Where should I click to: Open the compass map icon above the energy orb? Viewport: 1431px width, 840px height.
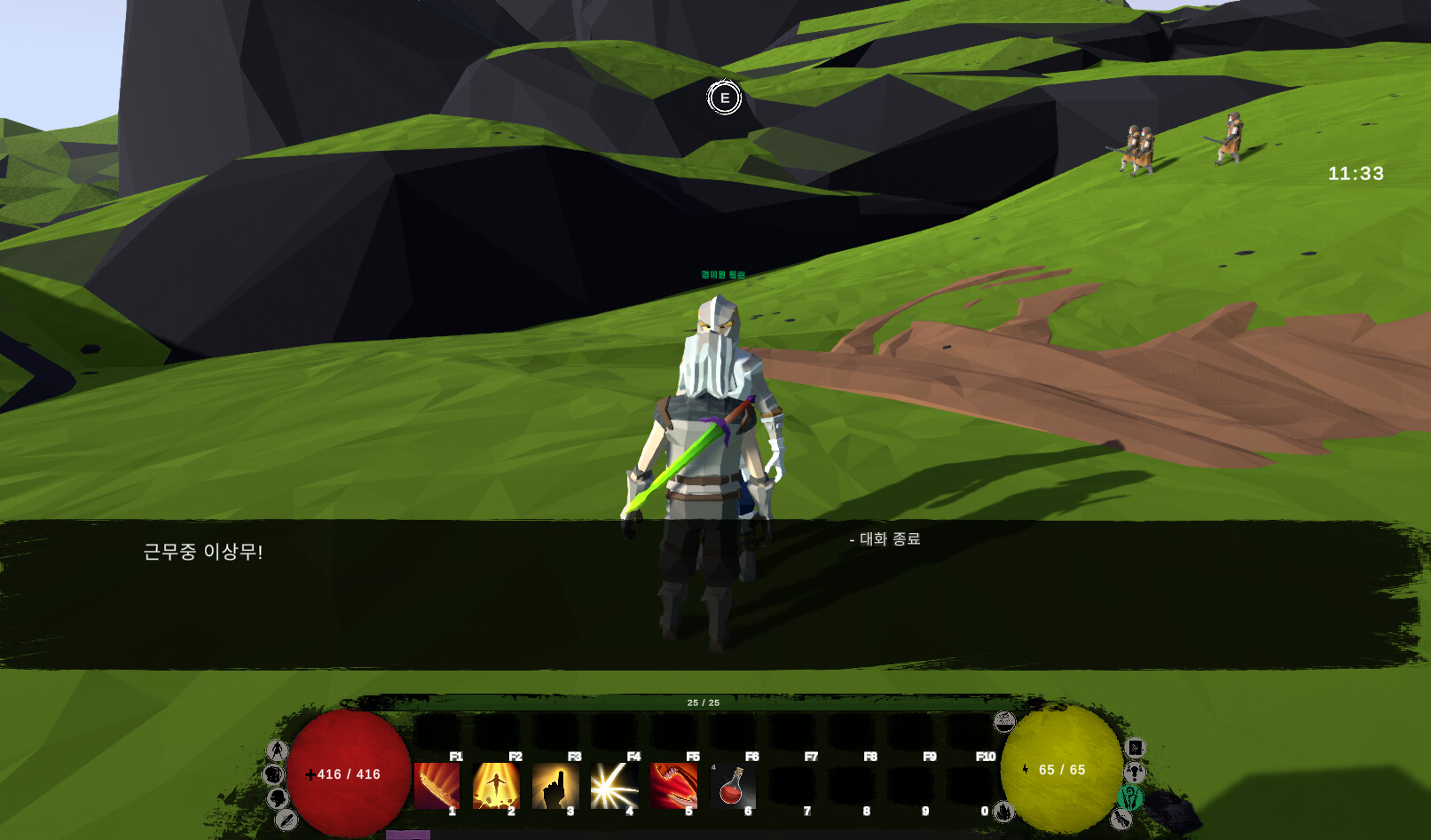coord(1004,721)
